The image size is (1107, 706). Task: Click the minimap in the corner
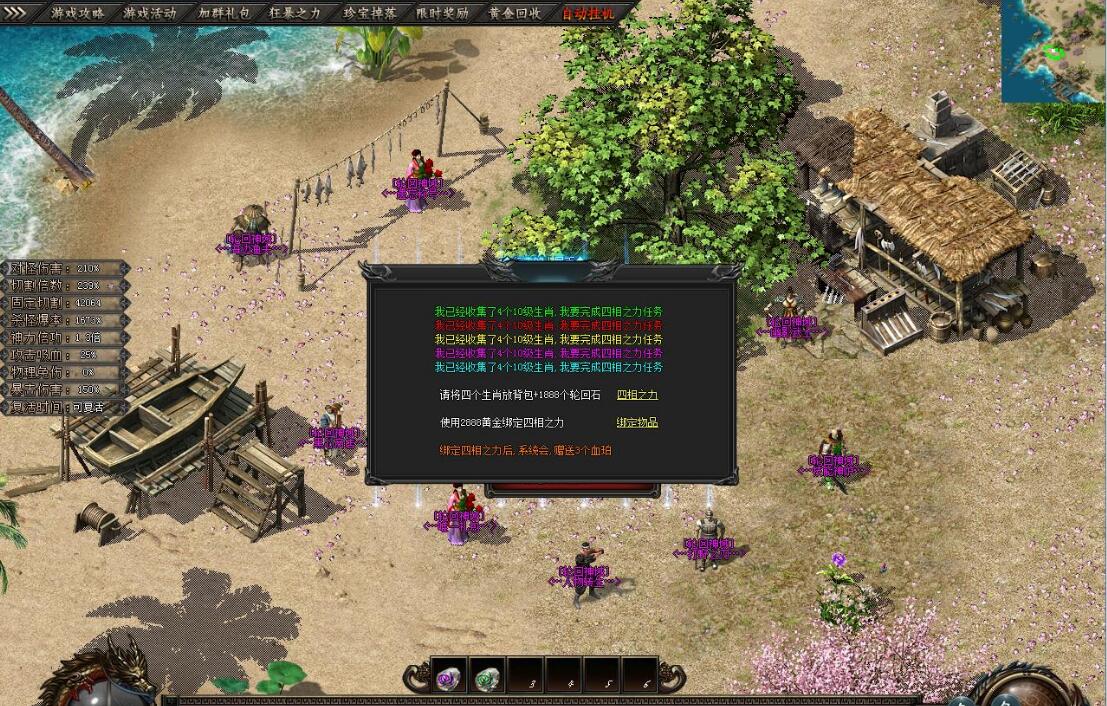click(1053, 50)
